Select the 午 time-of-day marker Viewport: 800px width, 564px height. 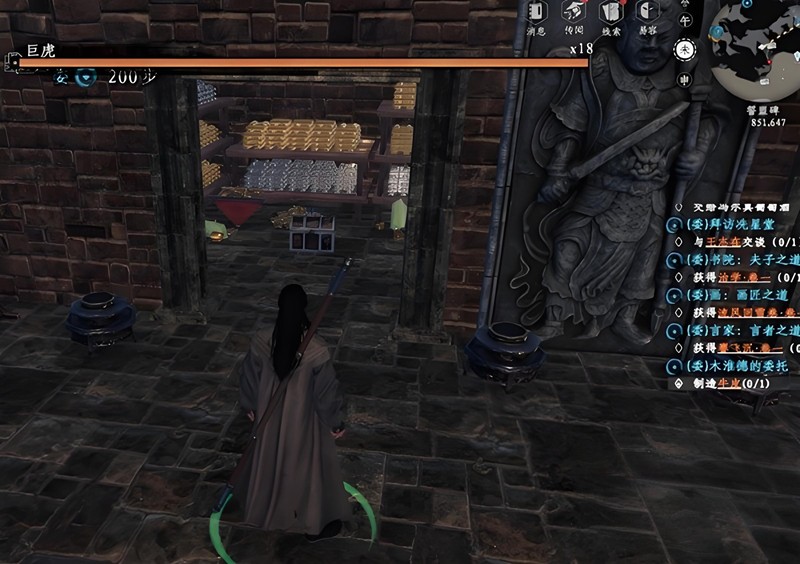coord(685,20)
